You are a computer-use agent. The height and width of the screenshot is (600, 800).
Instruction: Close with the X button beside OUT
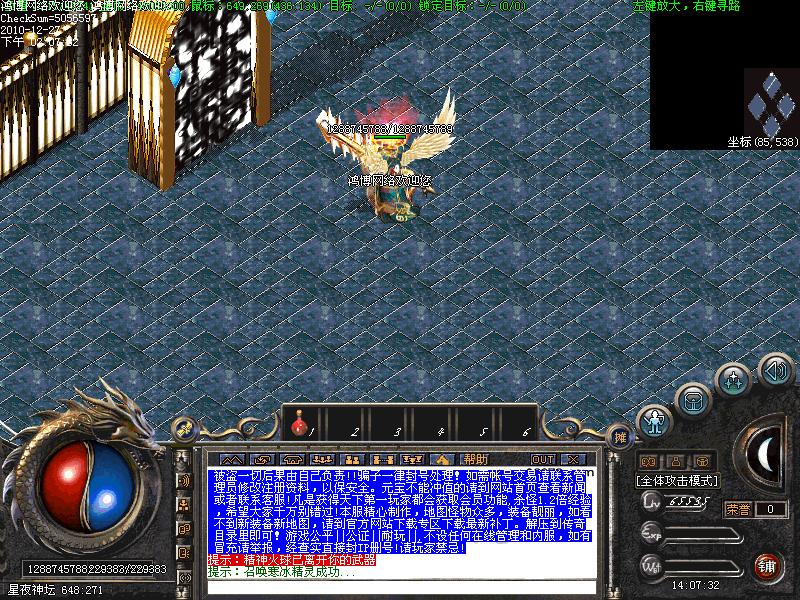[x=572, y=459]
